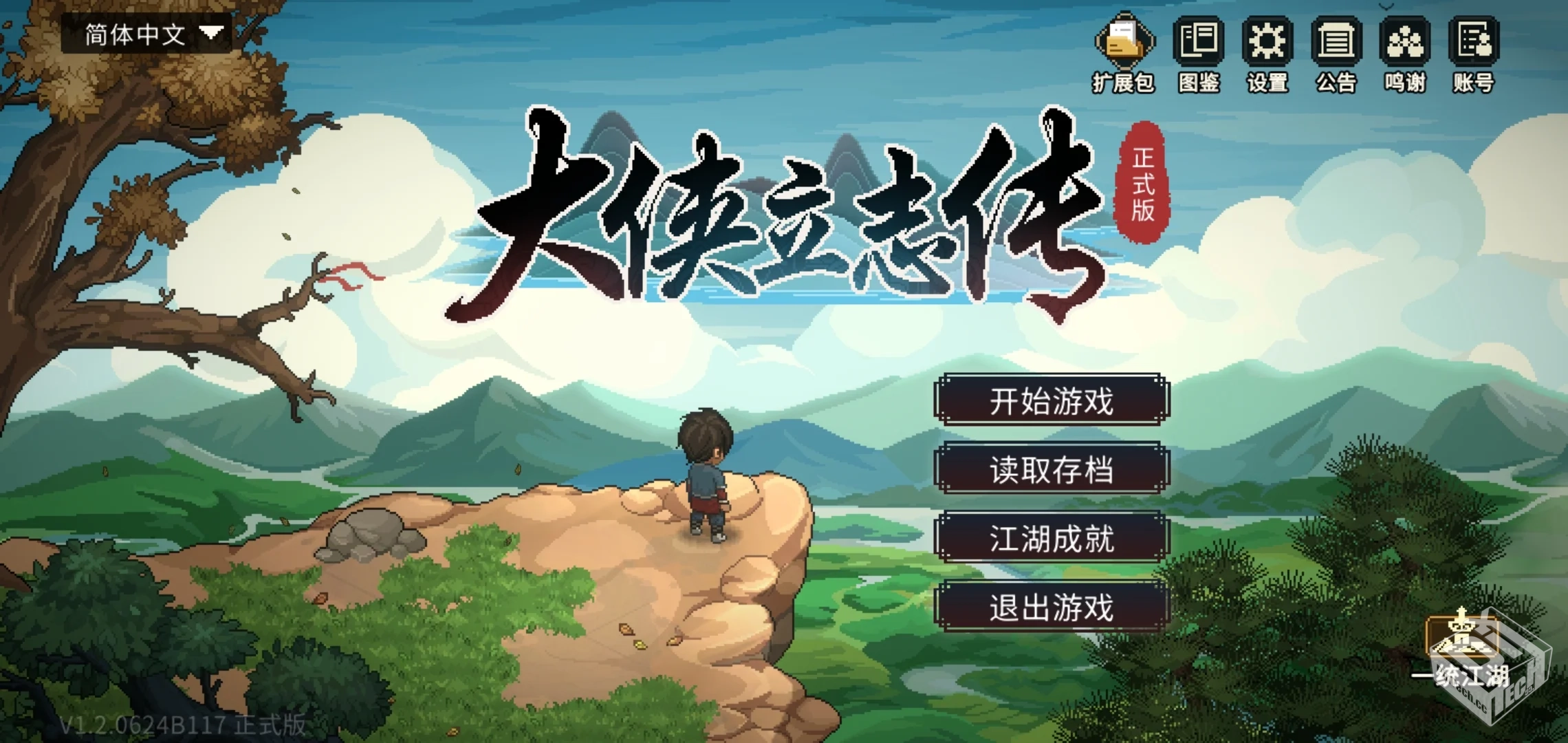Image resolution: width=1568 pixels, height=743 pixels.
Task: Open the 图鉴 encyclopedia
Action: coord(1197,43)
